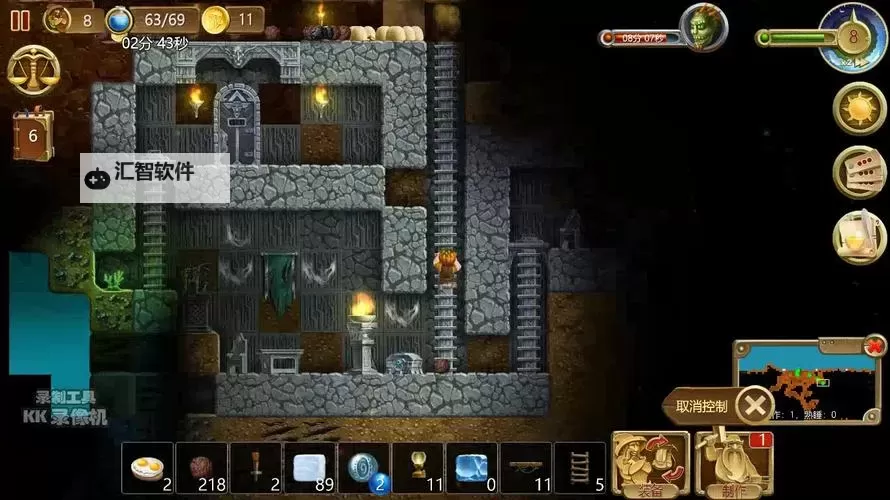Choose the golden trophy hotbar slot
Viewport: 890px width, 500px height.
418,468
